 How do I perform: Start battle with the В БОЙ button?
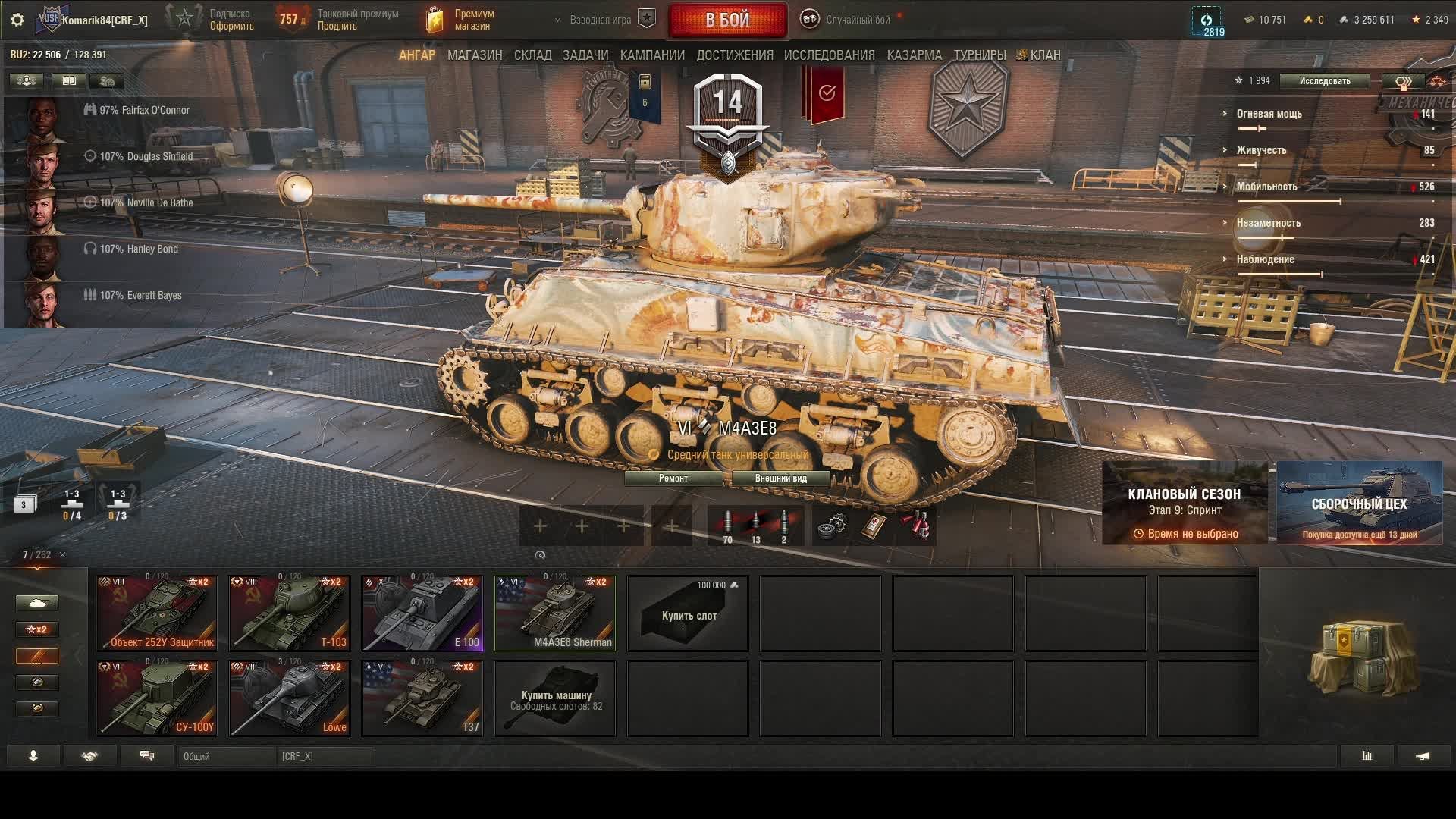(727, 20)
